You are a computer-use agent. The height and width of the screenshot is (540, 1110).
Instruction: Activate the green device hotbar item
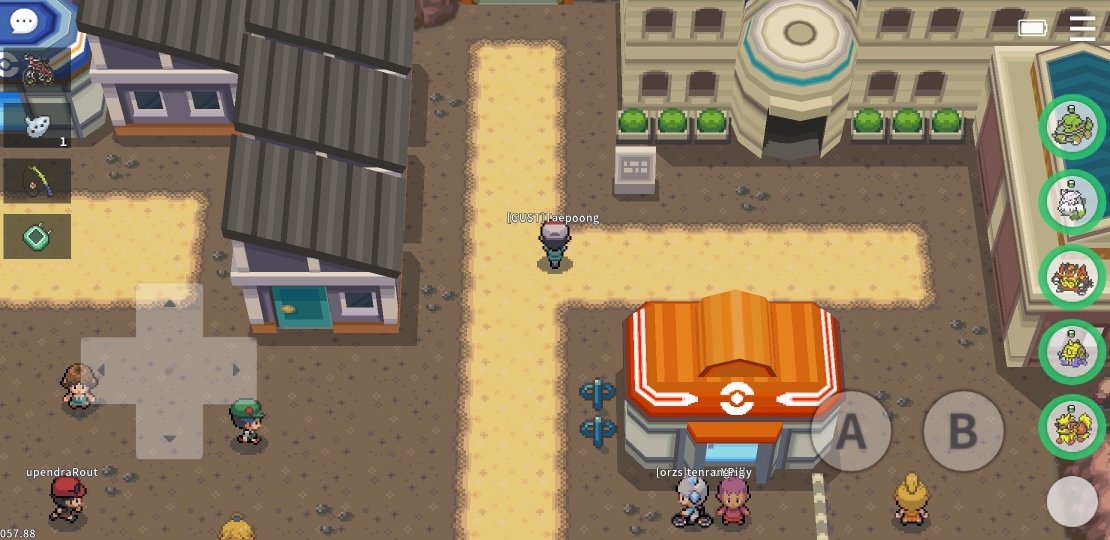point(38,237)
